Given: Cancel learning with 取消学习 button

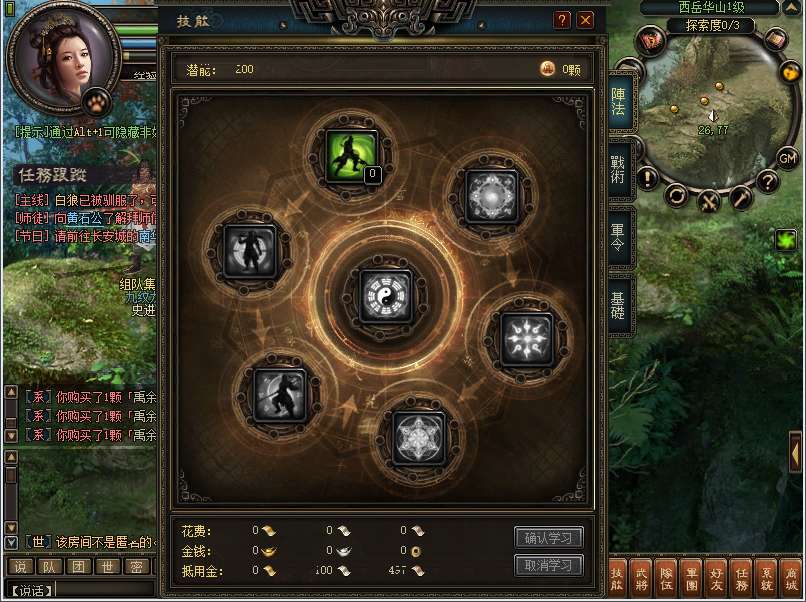Looking at the screenshot, I should (548, 565).
